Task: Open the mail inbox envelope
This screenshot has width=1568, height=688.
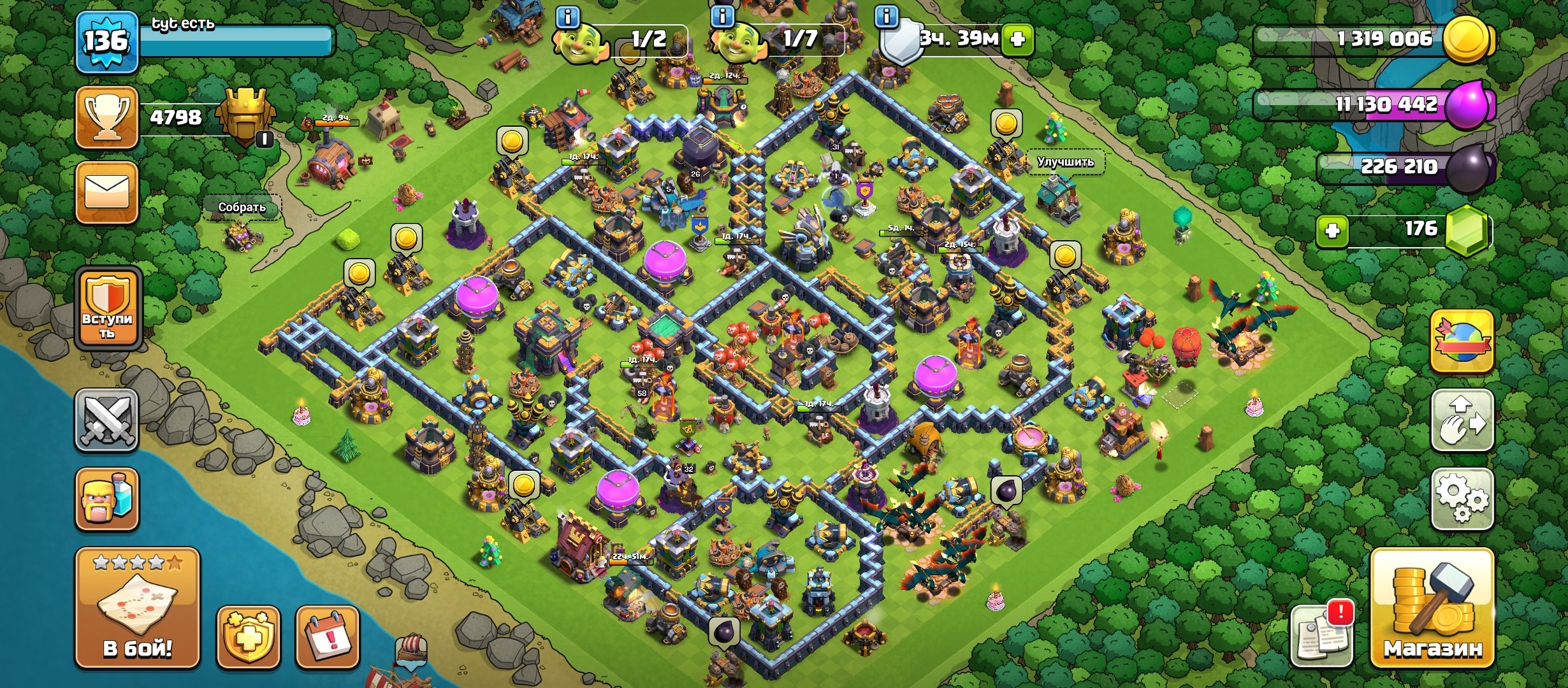Action: (x=107, y=192)
